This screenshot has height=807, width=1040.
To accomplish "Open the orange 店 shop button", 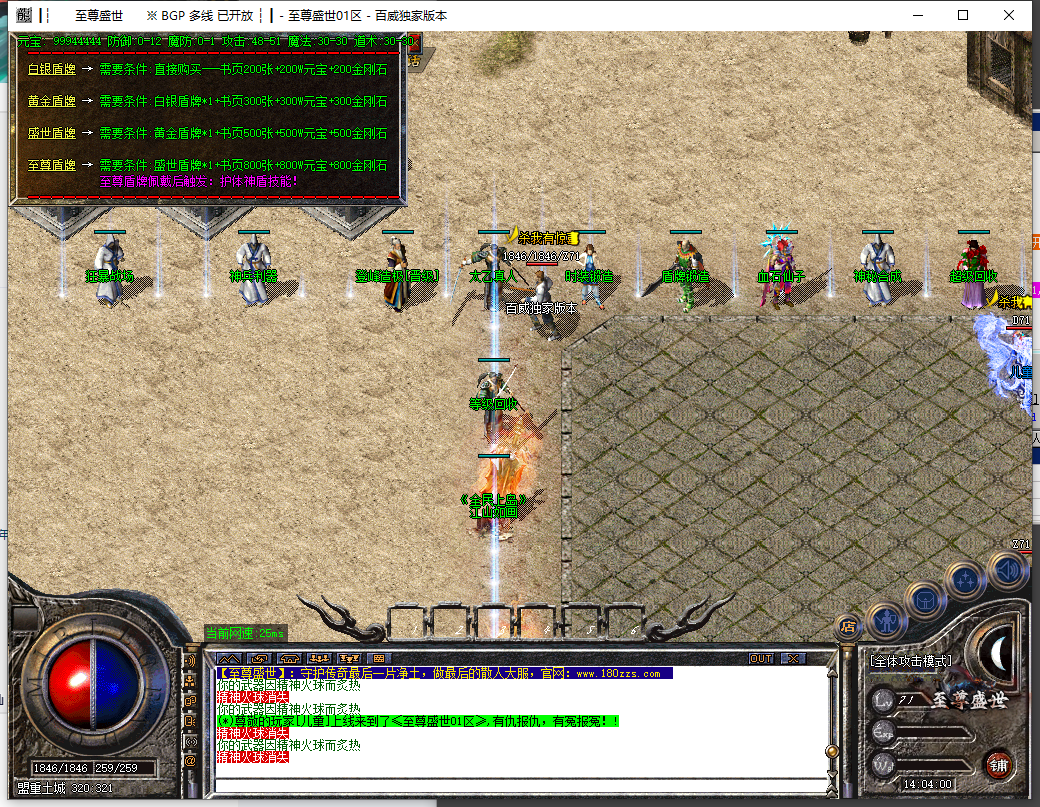I will point(848,627).
